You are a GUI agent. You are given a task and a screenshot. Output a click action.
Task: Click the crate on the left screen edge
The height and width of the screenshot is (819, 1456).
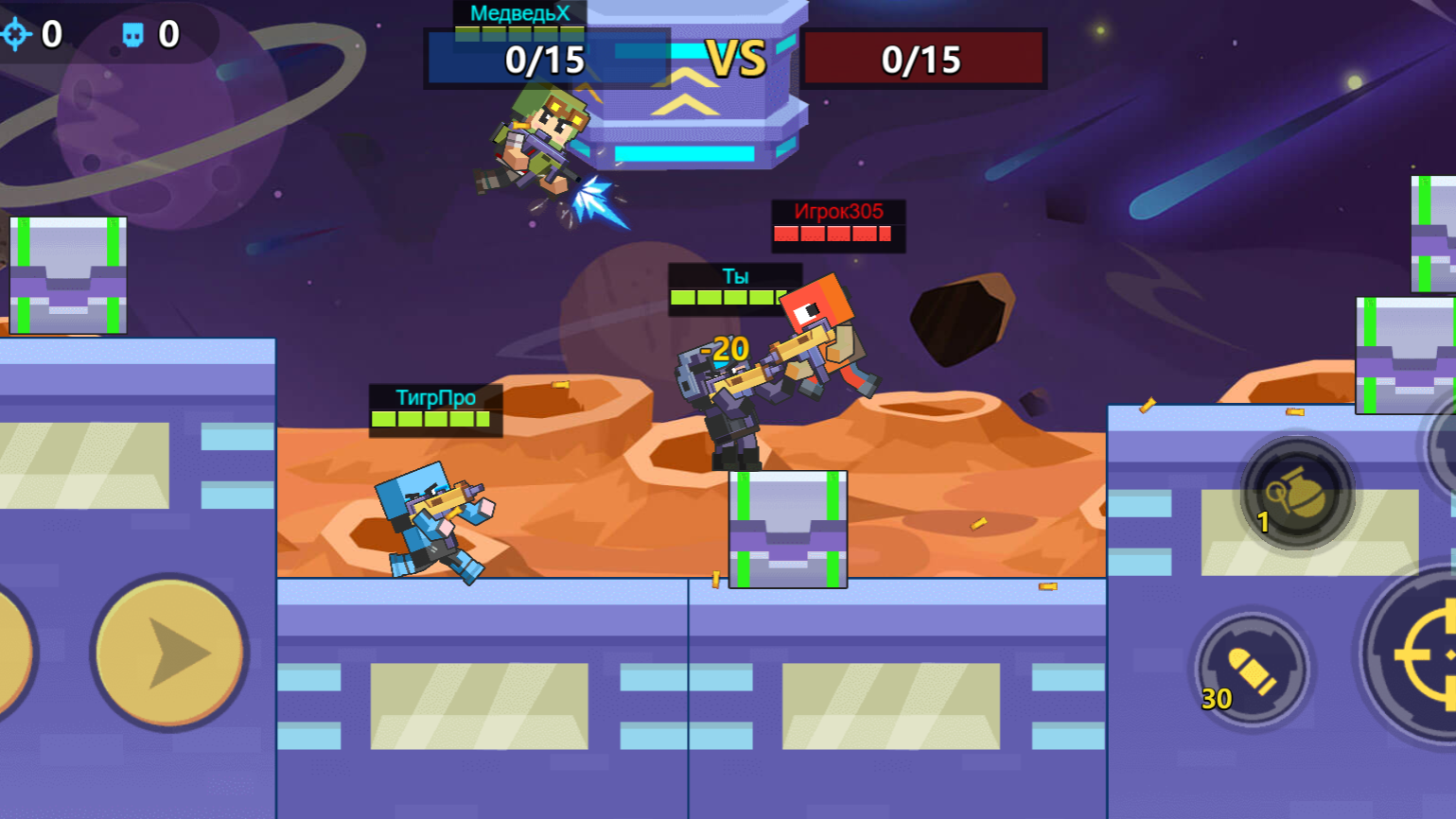pyautogui.click(x=68, y=274)
